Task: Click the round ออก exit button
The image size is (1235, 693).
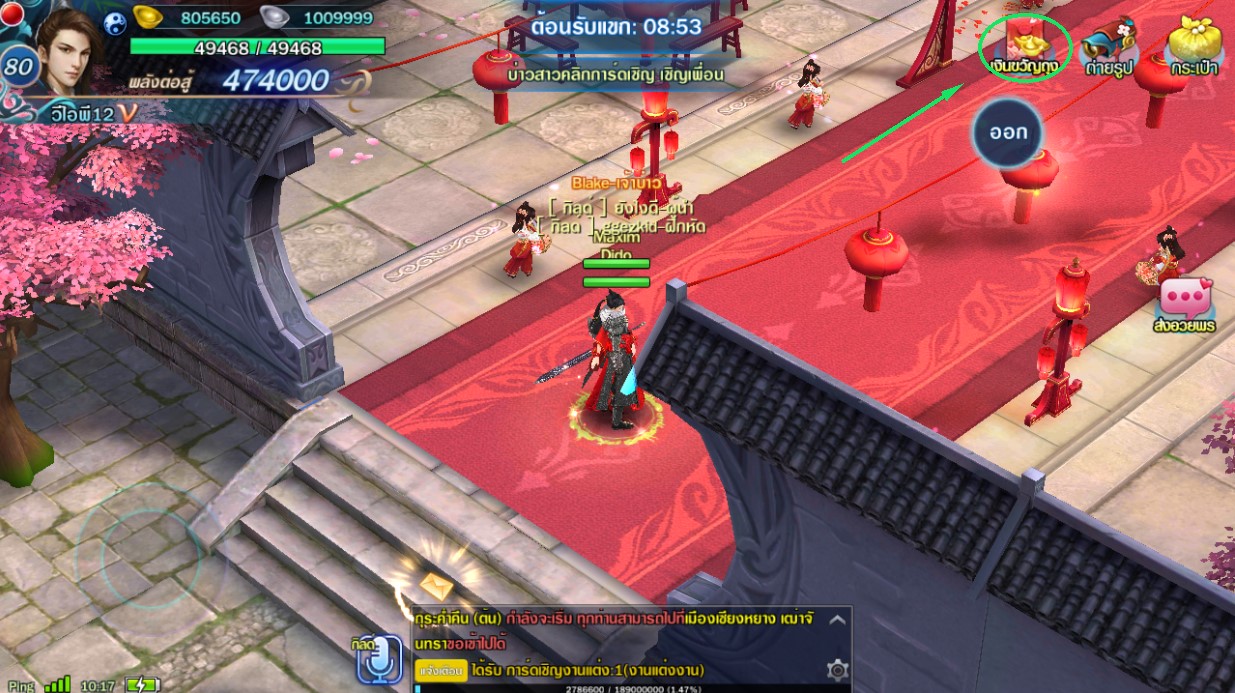Action: tap(1008, 132)
